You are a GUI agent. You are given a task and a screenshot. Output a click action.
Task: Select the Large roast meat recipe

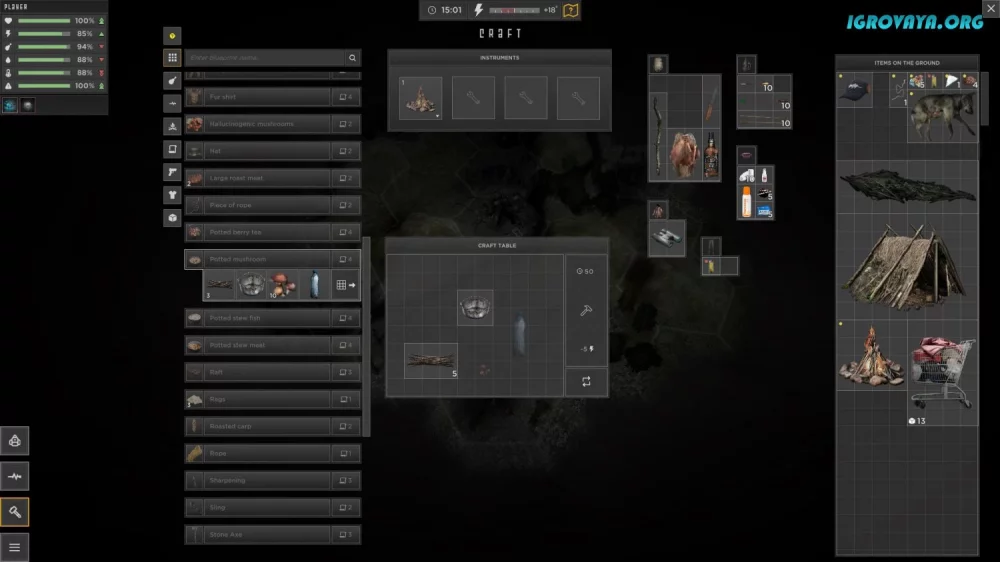click(x=258, y=178)
